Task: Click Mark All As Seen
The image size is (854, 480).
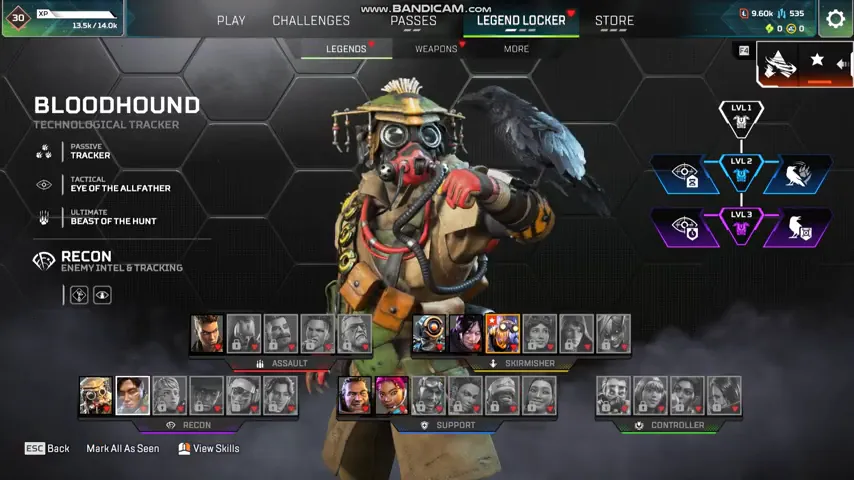Action: [x=122, y=449]
